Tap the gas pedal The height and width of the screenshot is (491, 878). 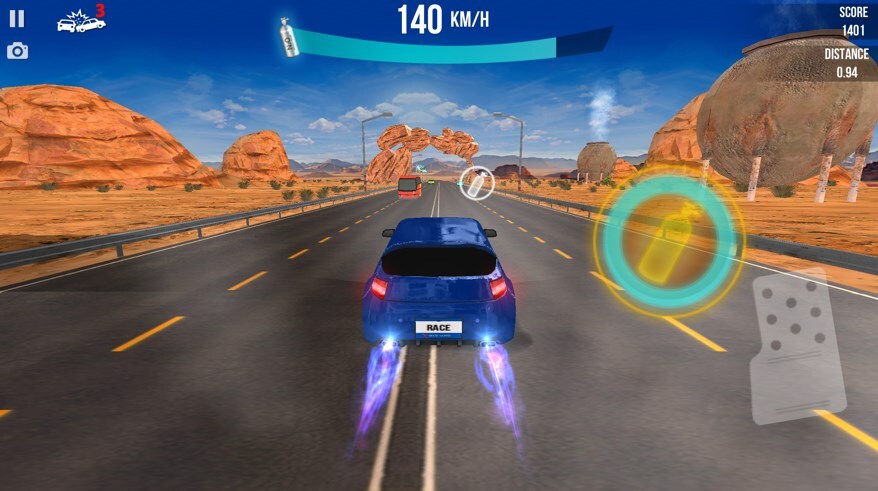(797, 345)
